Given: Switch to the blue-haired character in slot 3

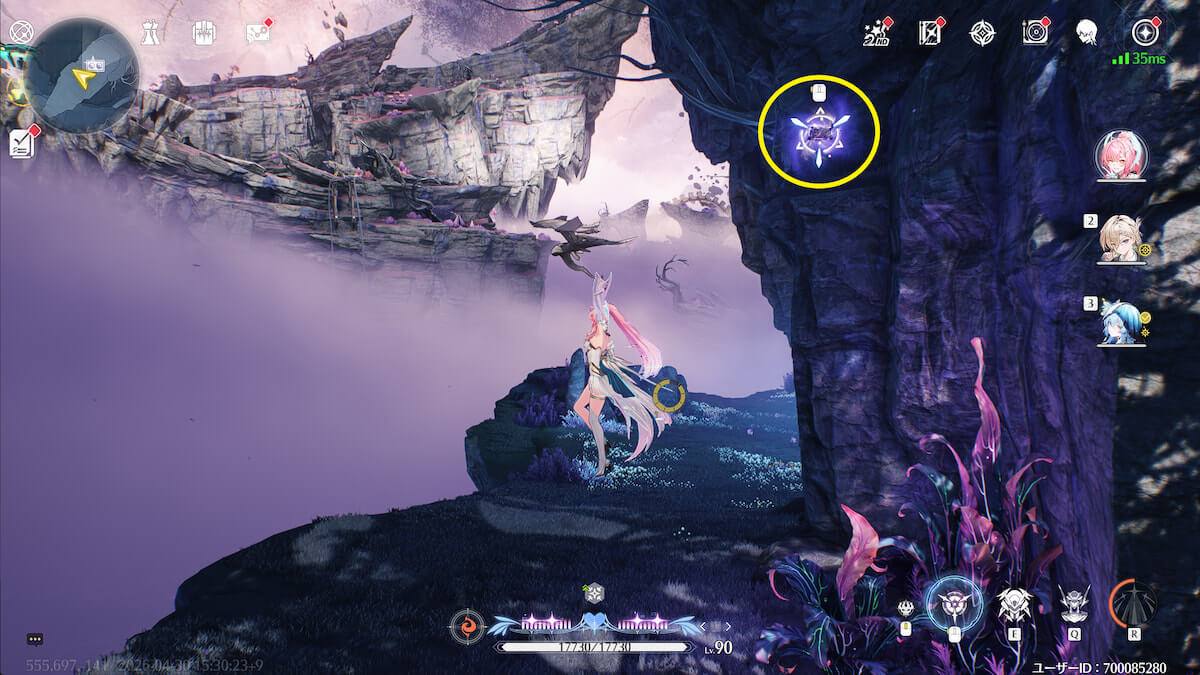Looking at the screenshot, I should (x=1120, y=321).
